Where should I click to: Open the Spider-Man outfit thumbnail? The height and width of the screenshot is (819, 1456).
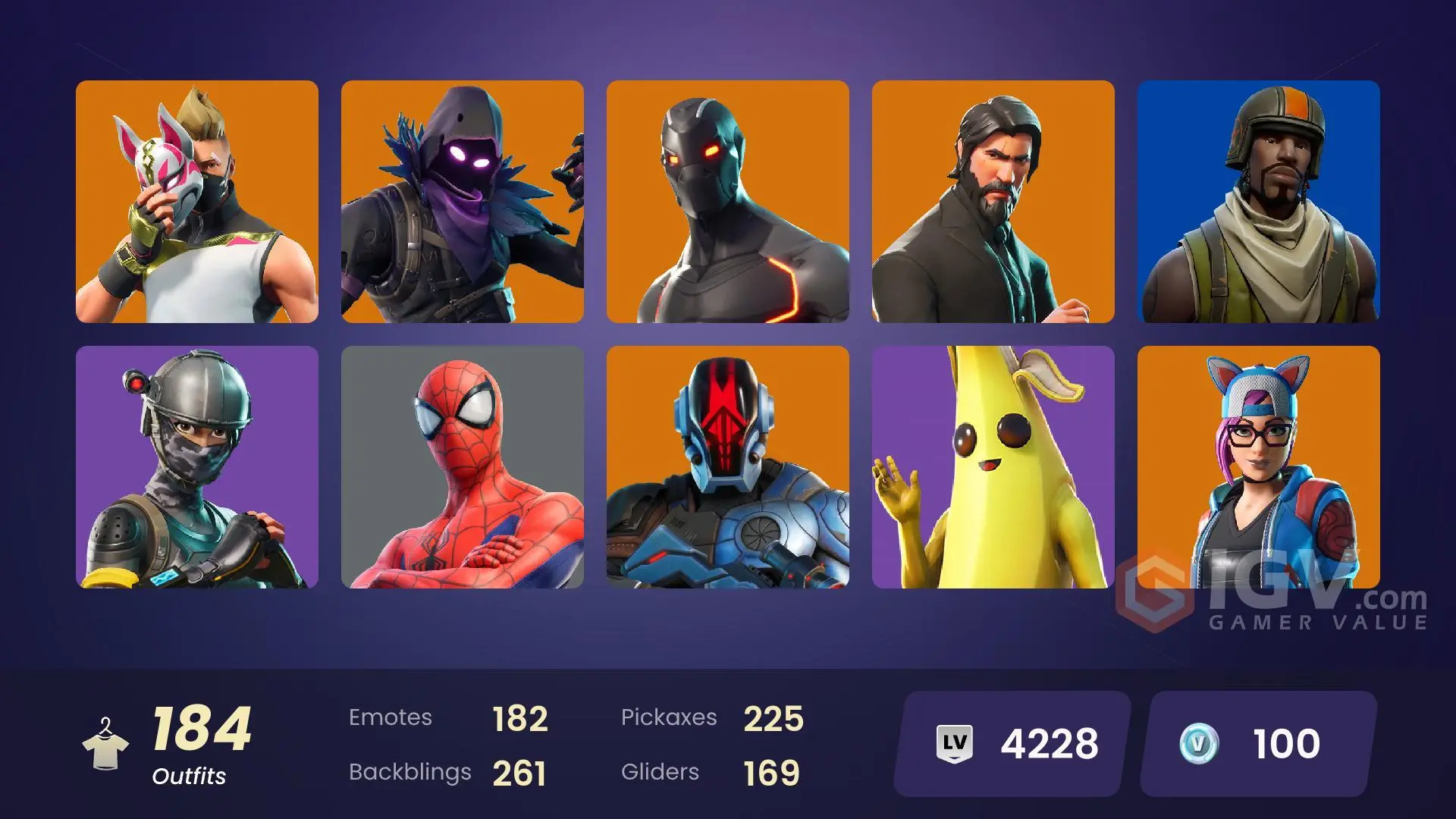[x=463, y=465]
